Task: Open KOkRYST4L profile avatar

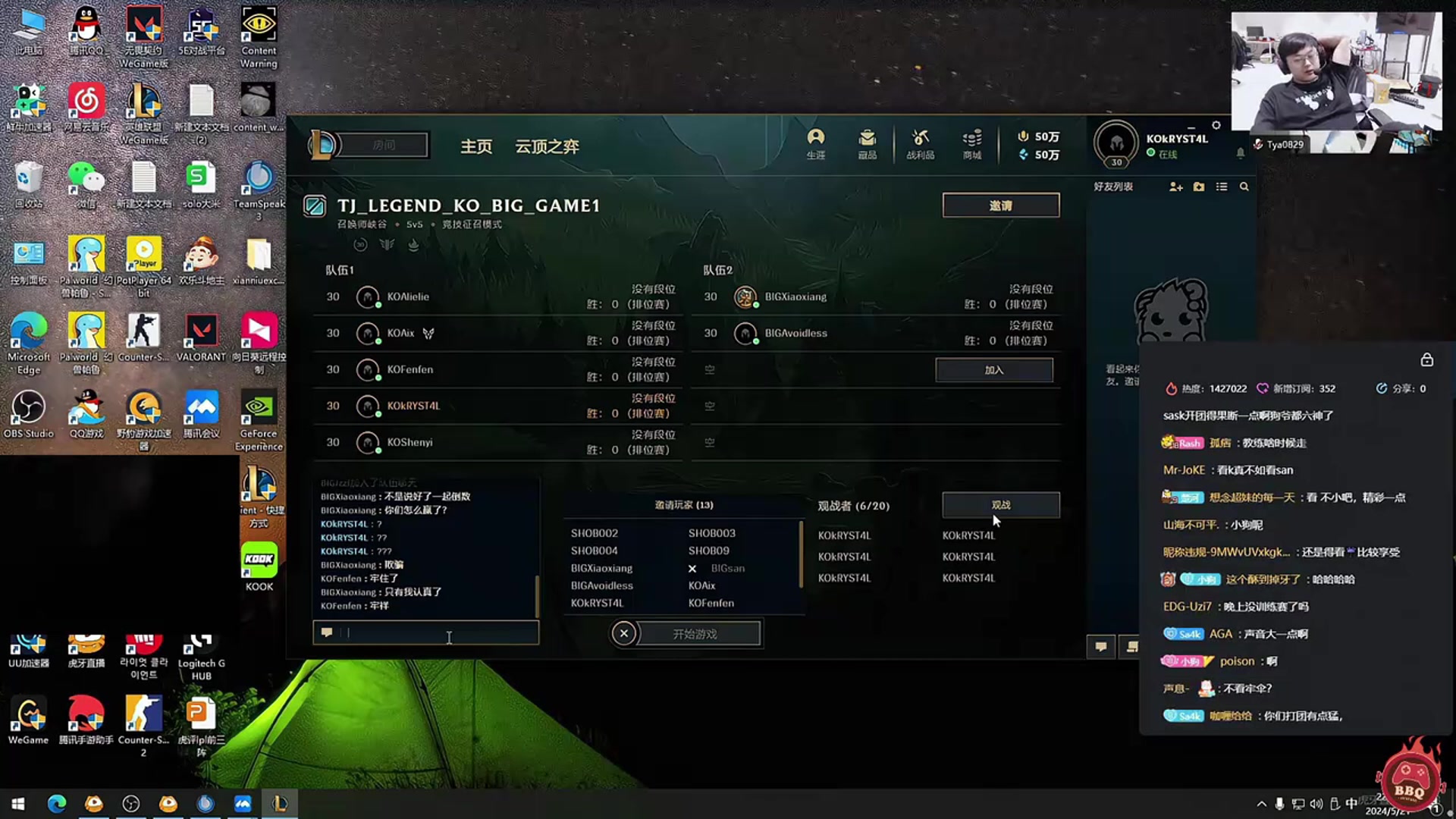Action: click(1116, 143)
